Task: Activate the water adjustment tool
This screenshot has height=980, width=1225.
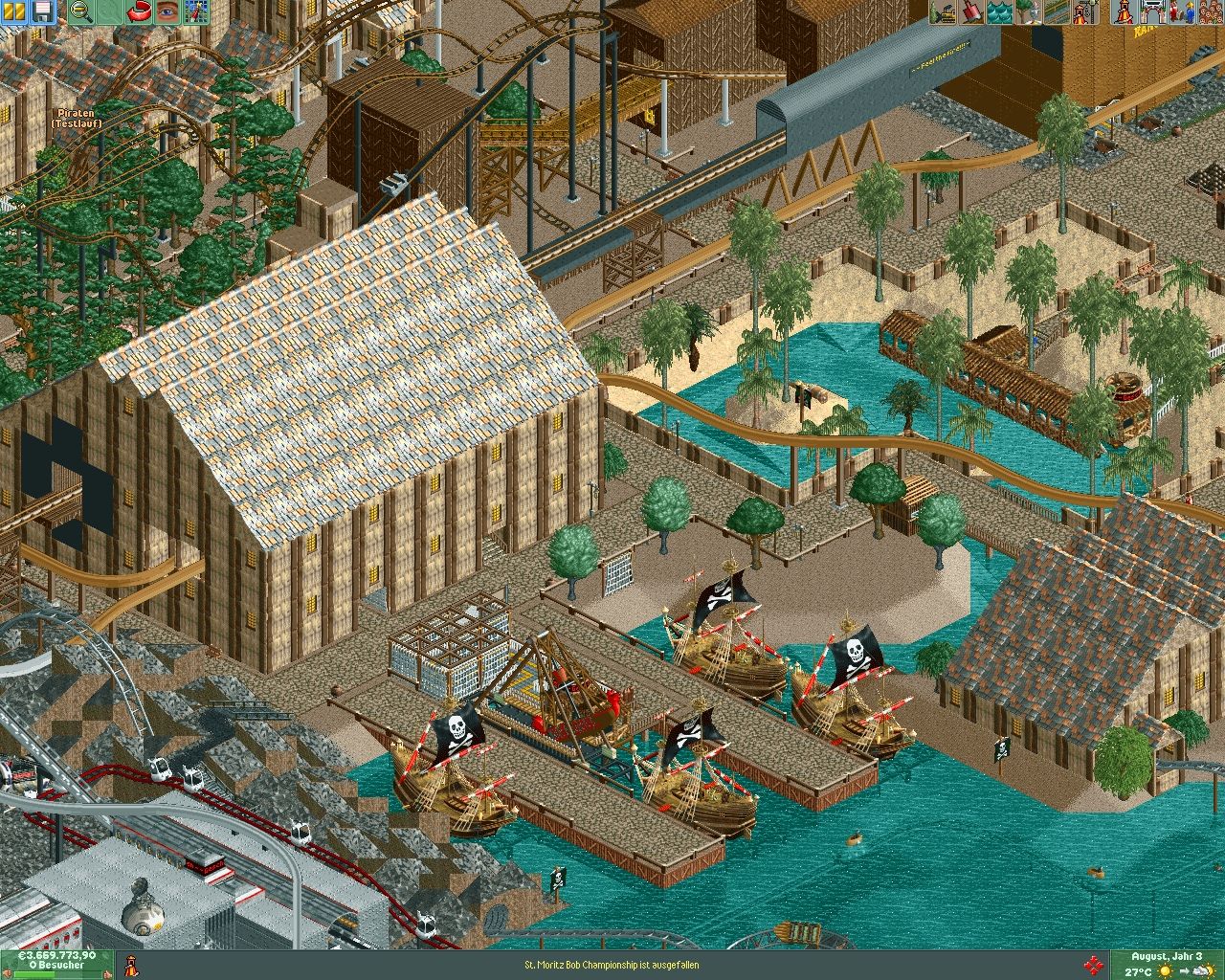Action: point(998,11)
